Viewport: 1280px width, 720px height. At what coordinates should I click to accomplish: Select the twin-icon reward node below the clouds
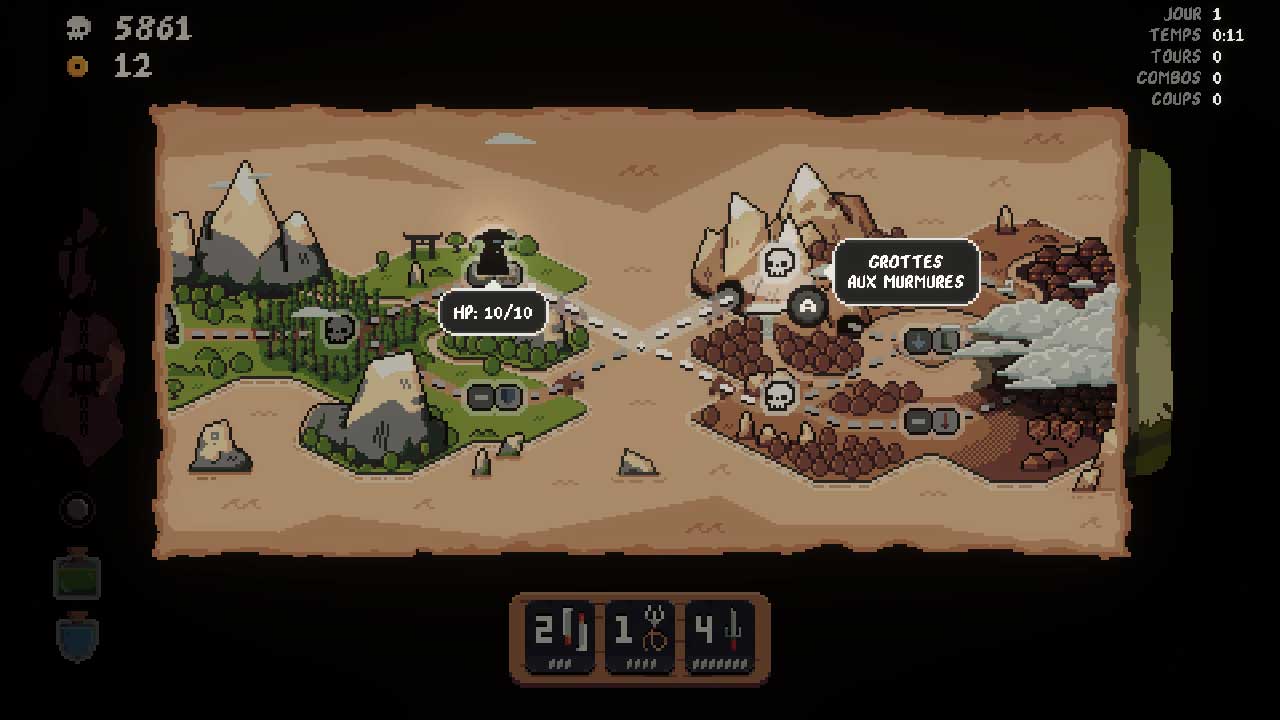pos(931,341)
